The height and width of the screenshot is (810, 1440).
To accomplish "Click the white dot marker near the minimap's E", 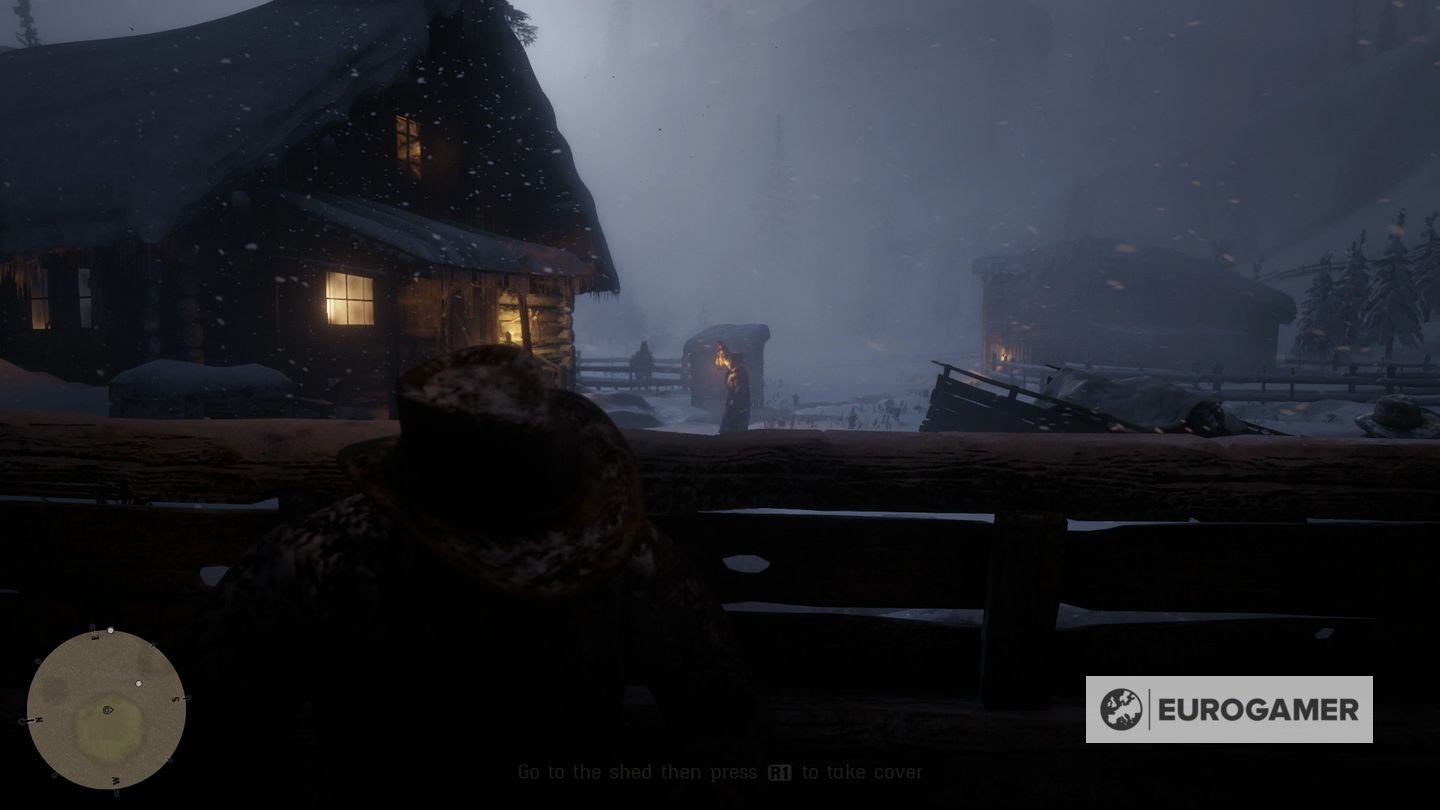I will (111, 630).
